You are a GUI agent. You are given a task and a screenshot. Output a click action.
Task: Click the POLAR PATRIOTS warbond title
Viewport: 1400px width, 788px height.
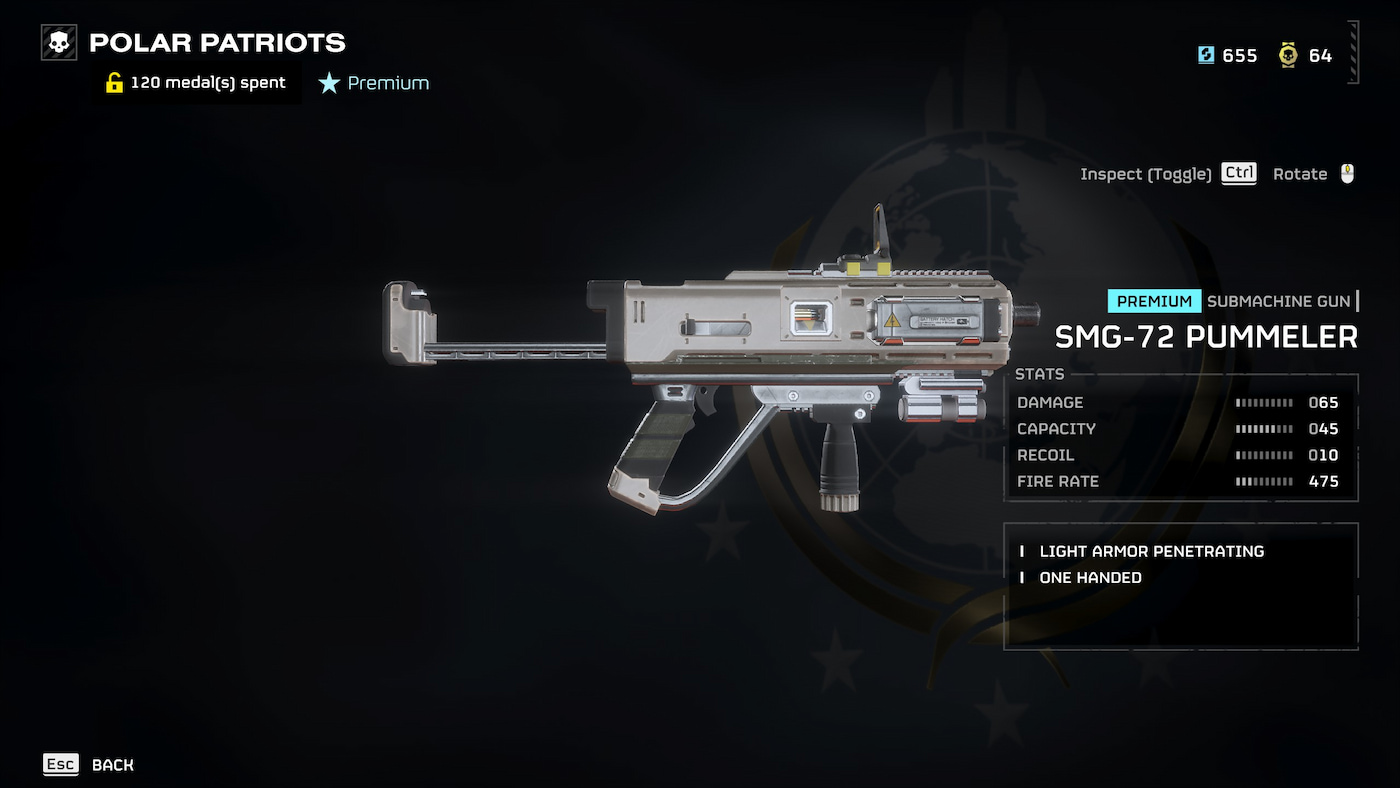point(216,42)
